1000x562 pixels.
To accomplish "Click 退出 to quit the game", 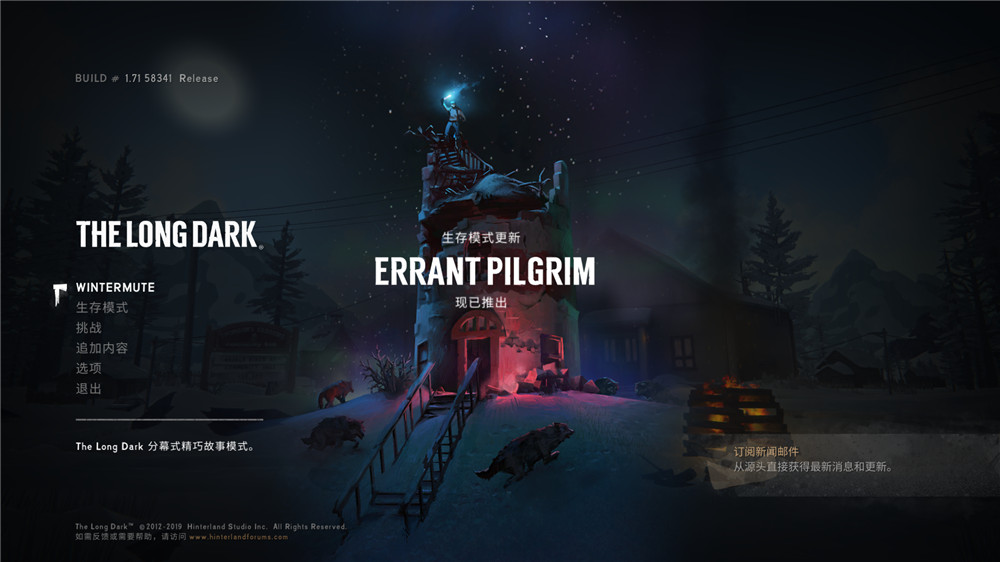I will click(x=89, y=388).
